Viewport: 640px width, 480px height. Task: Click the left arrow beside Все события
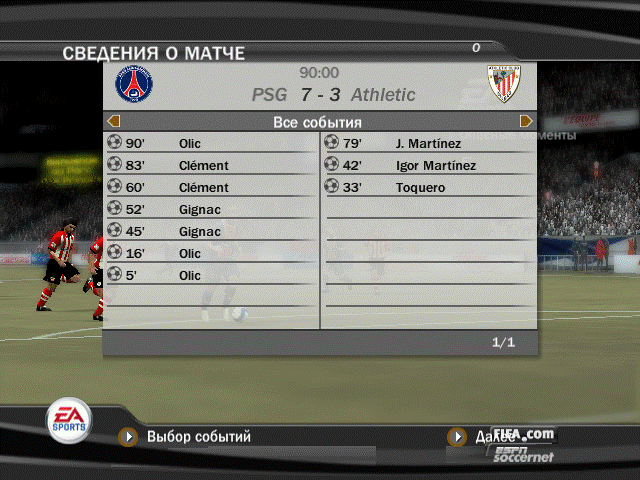[x=111, y=121]
